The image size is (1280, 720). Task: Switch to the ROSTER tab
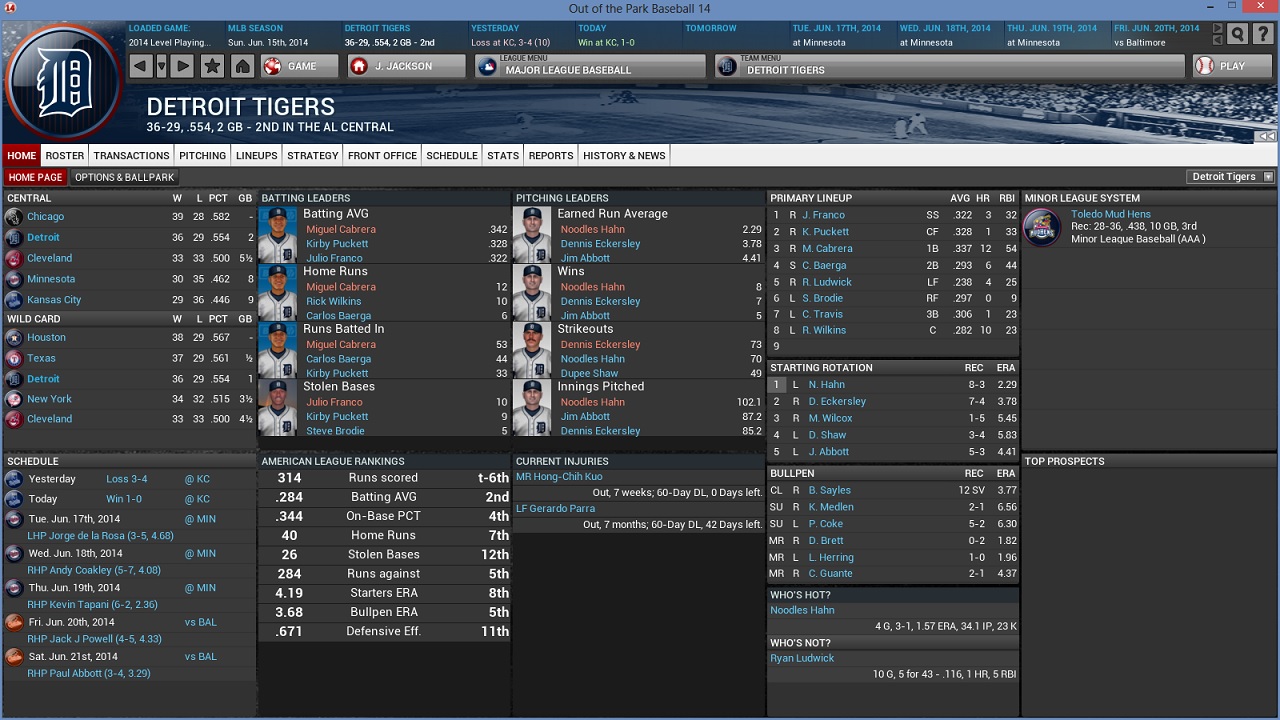[x=65, y=155]
